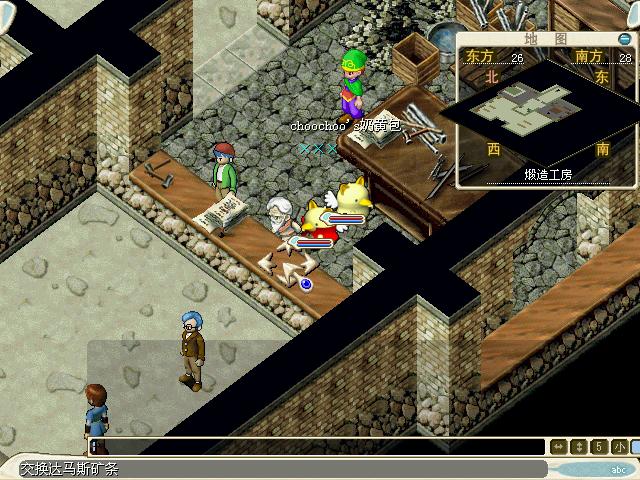Screen dimensions: 640x480
Task: Switch input mode via abc indicator
Action: 618,468
